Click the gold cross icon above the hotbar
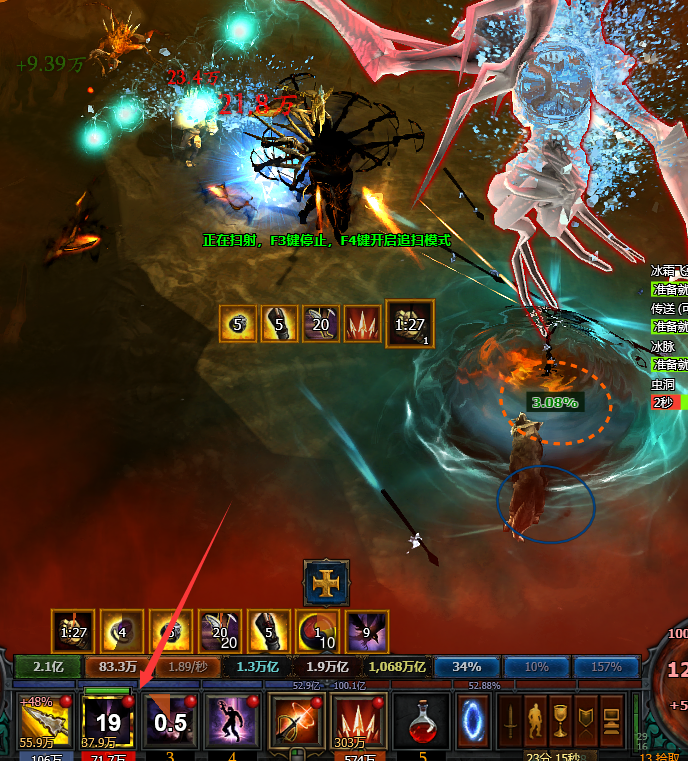The height and width of the screenshot is (761, 688). pyautogui.click(x=327, y=582)
